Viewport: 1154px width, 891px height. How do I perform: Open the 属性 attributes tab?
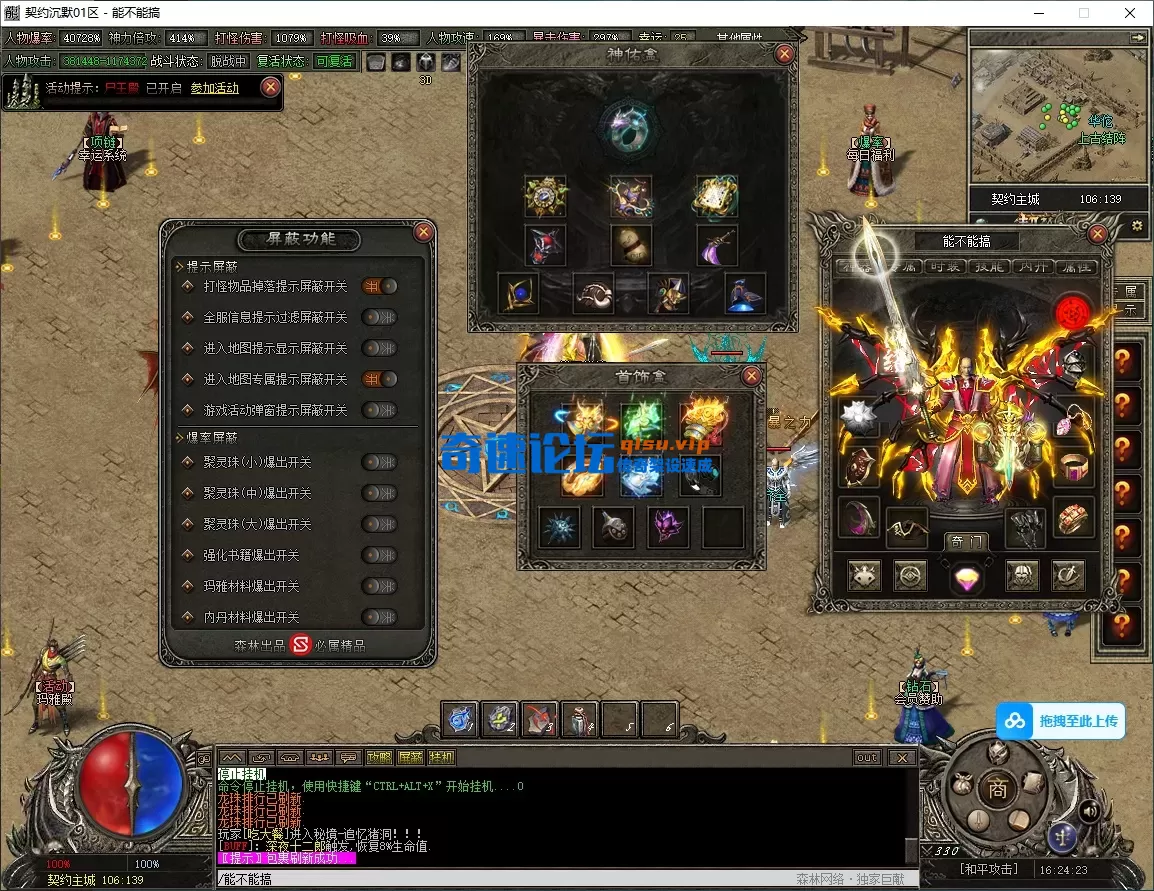pyautogui.click(x=1076, y=267)
